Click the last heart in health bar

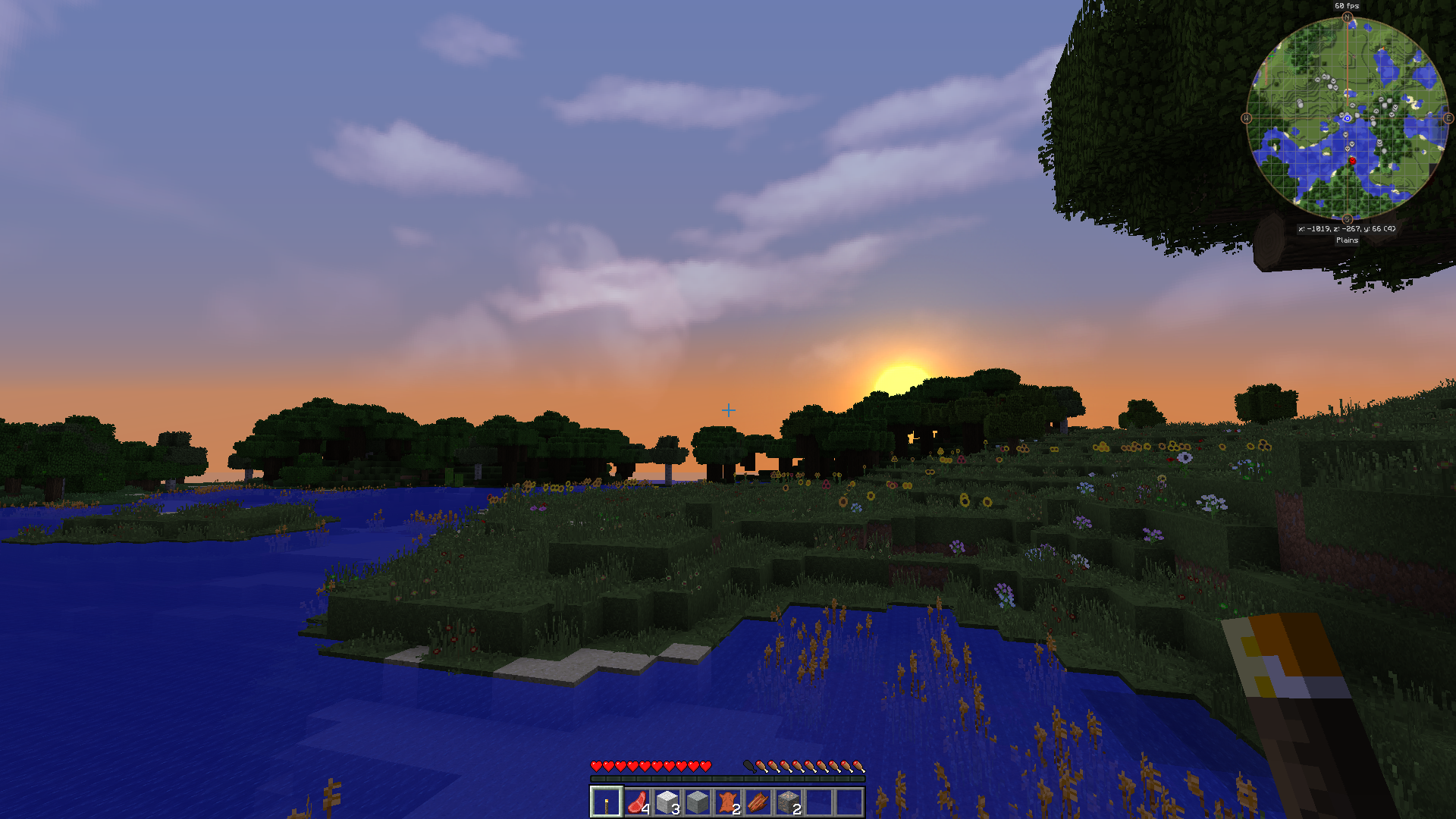point(705,766)
